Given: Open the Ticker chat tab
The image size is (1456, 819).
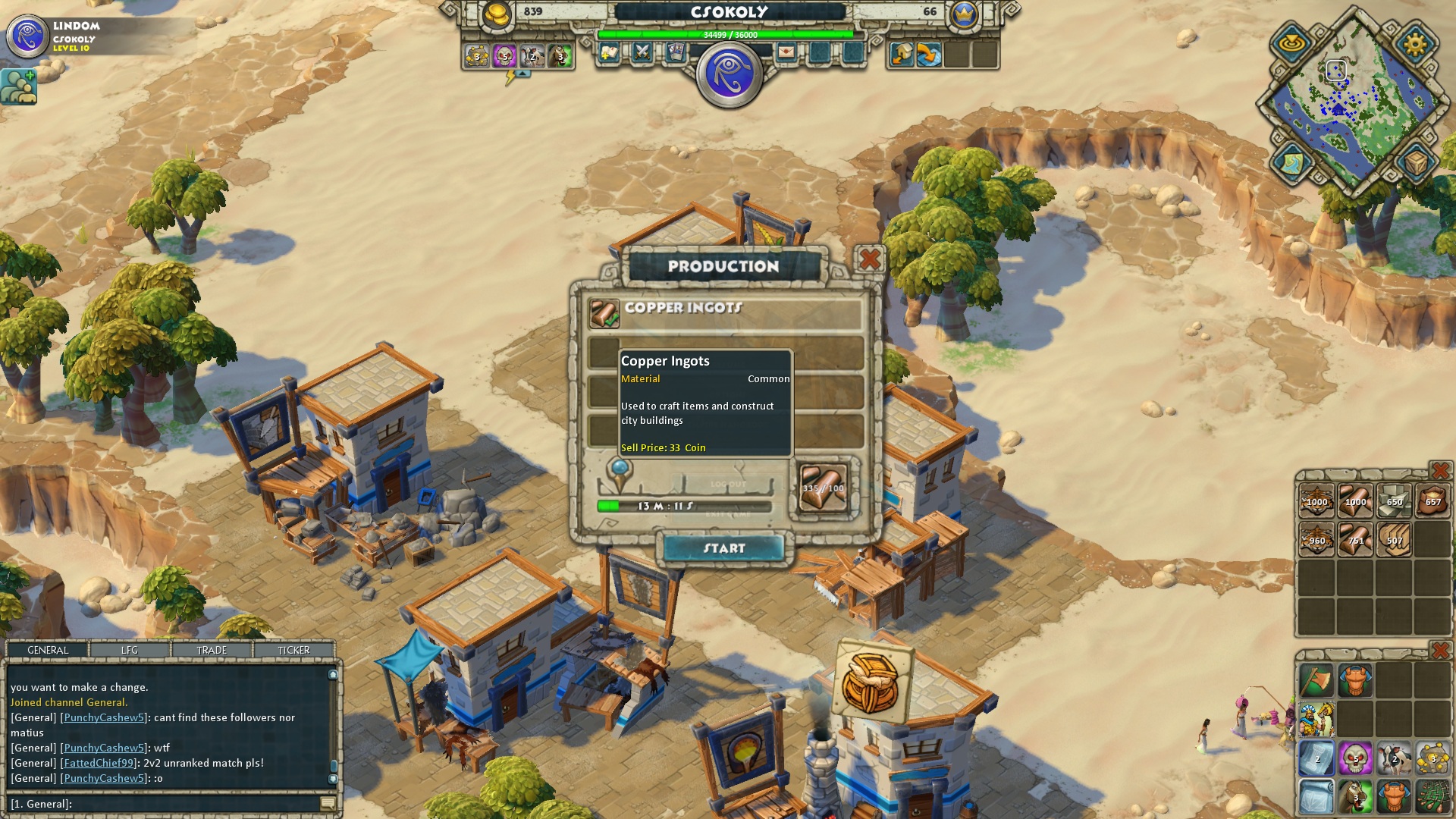Looking at the screenshot, I should point(293,650).
